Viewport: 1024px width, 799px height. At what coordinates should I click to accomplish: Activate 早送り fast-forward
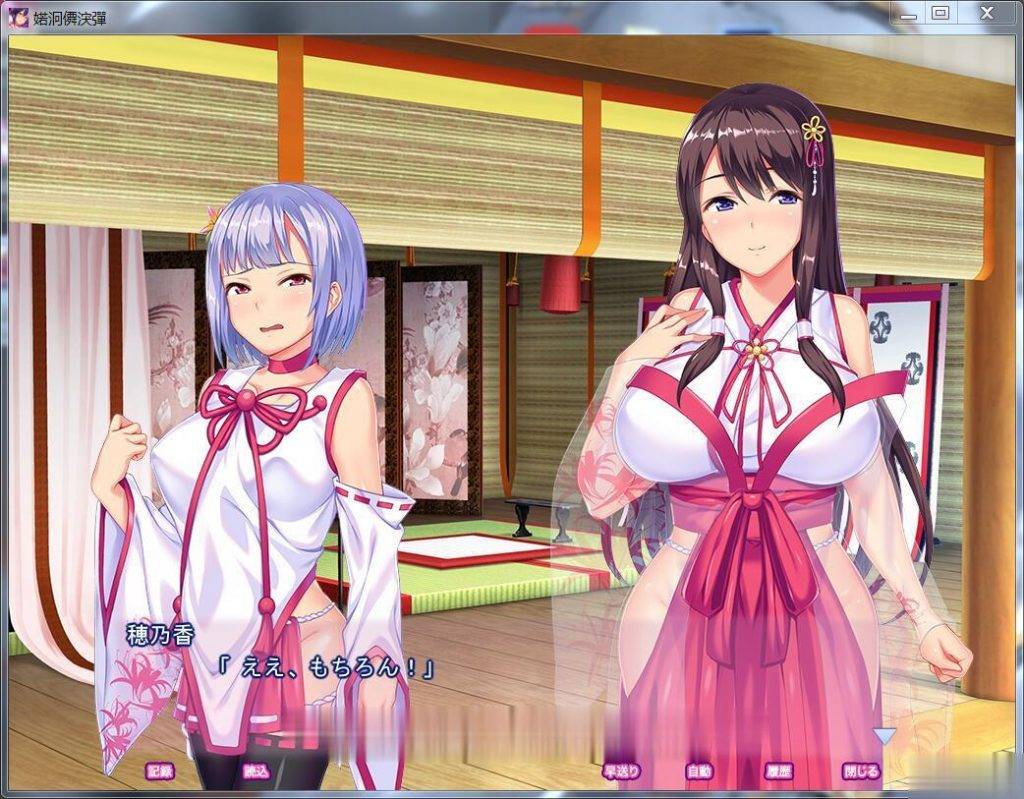point(620,771)
